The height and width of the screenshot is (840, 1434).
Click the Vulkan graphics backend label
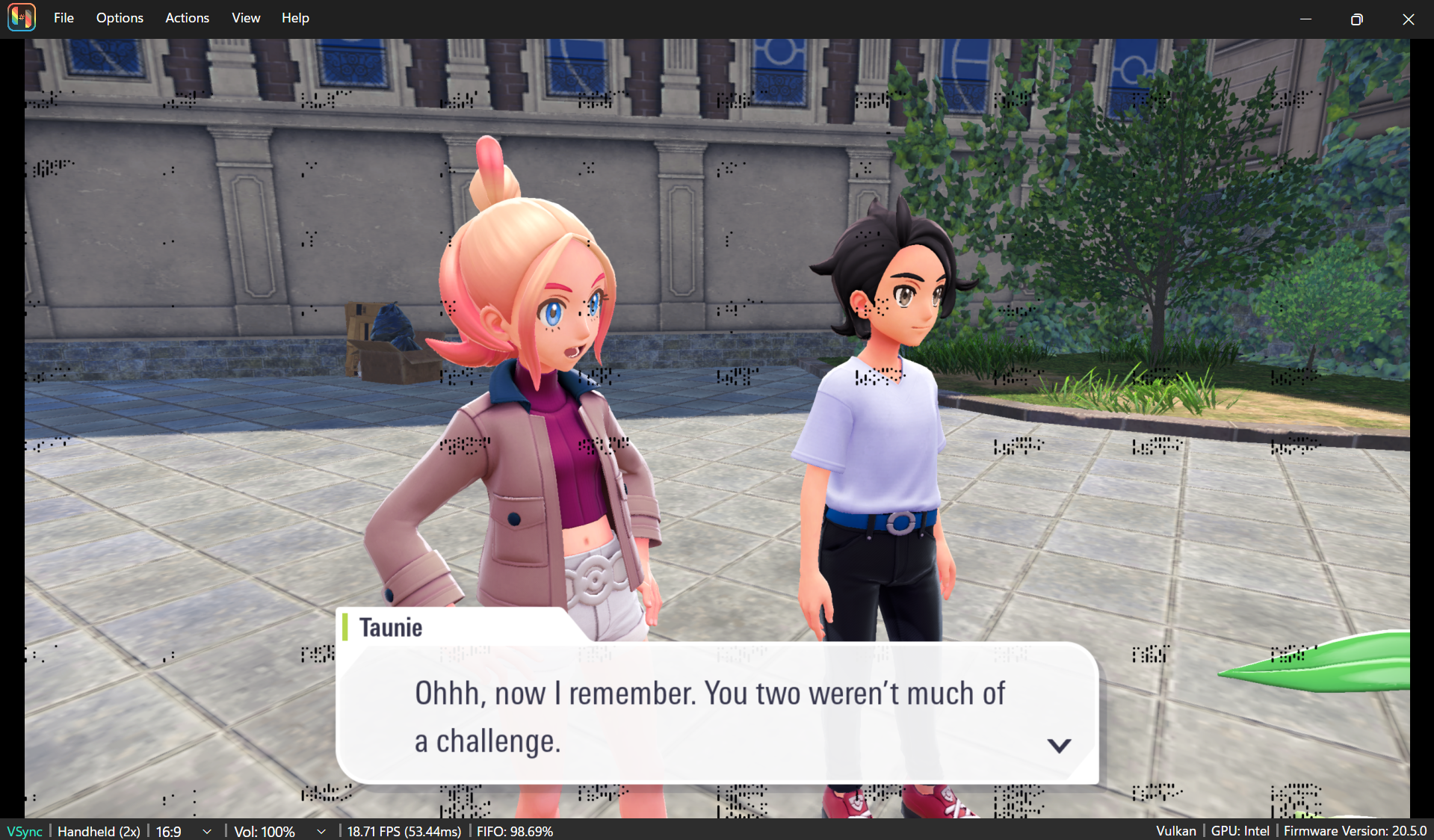click(x=1175, y=831)
